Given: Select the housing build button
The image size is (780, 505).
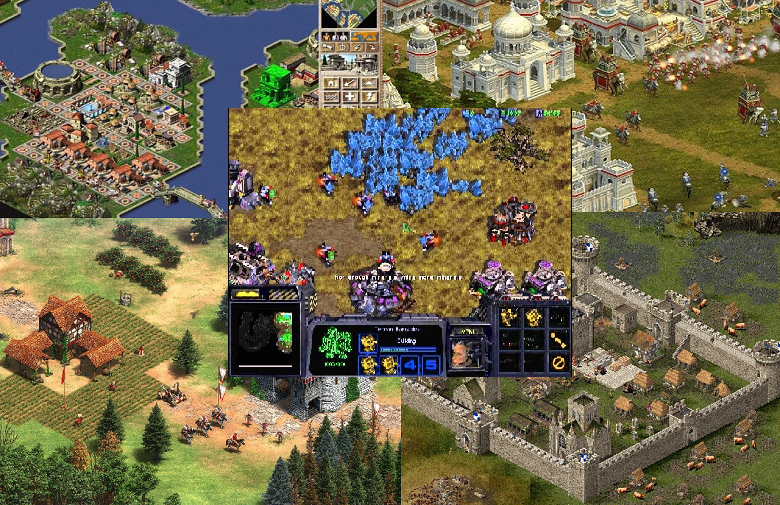Looking at the screenshot, I should 331,83.
